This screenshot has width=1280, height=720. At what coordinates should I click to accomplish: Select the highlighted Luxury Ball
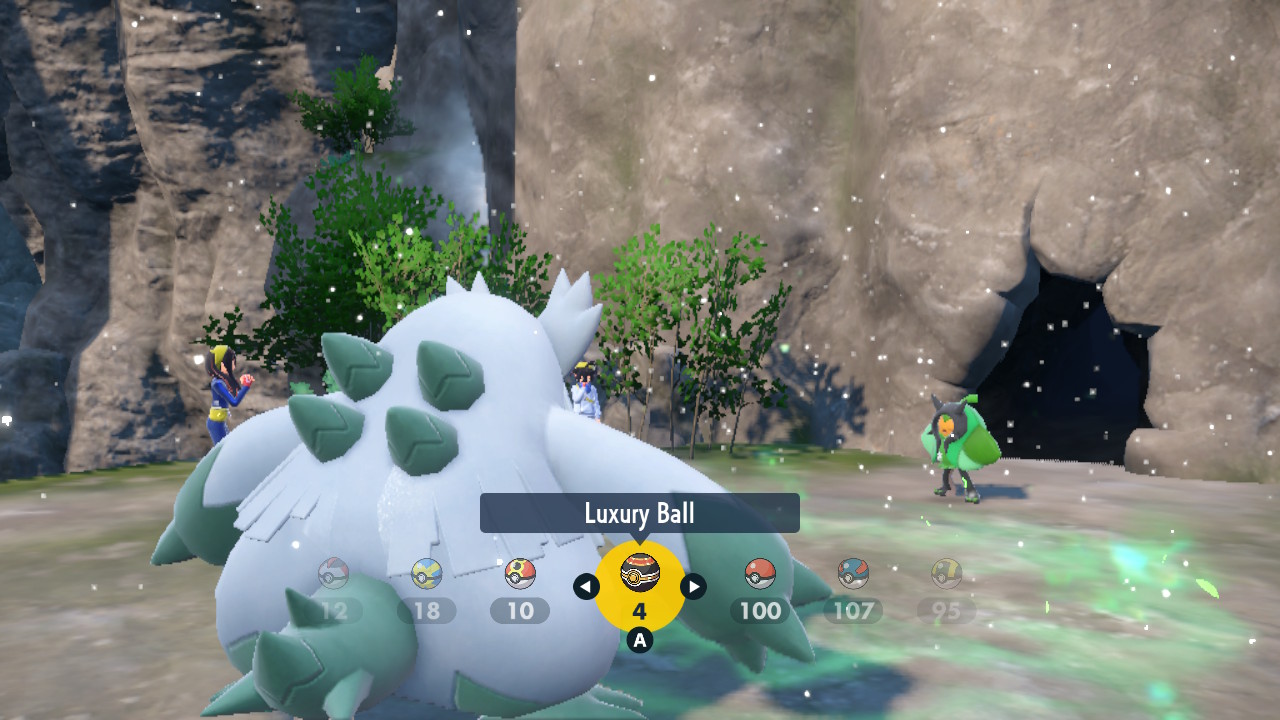[x=640, y=574]
